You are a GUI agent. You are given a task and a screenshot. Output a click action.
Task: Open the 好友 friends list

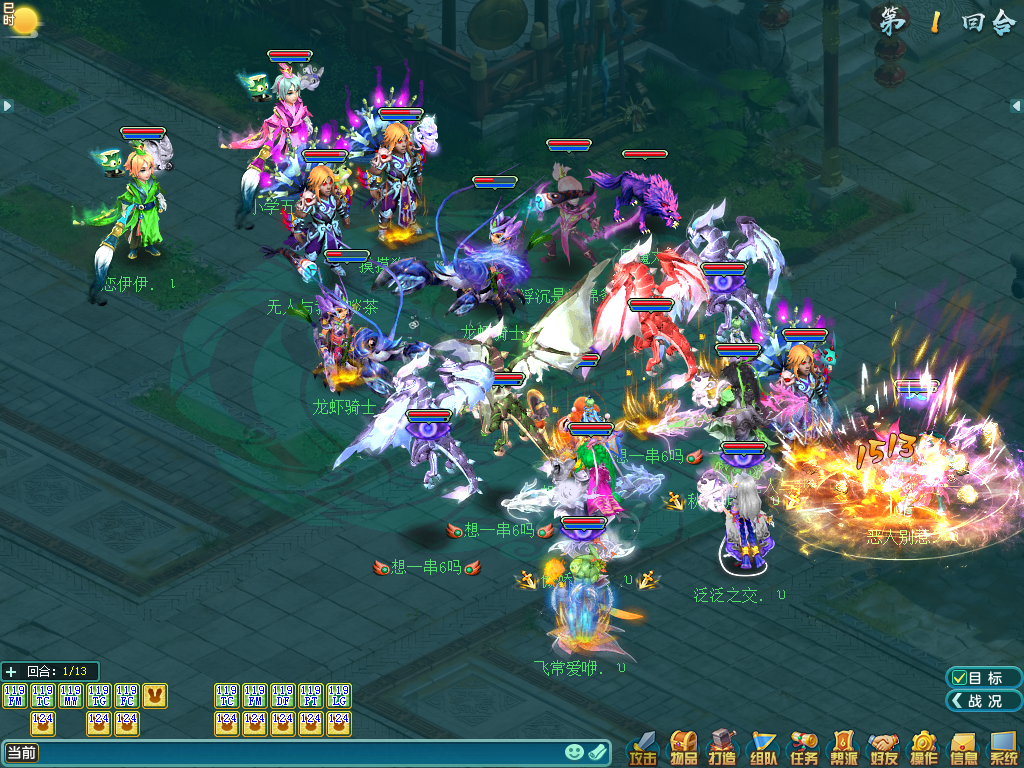(x=884, y=748)
